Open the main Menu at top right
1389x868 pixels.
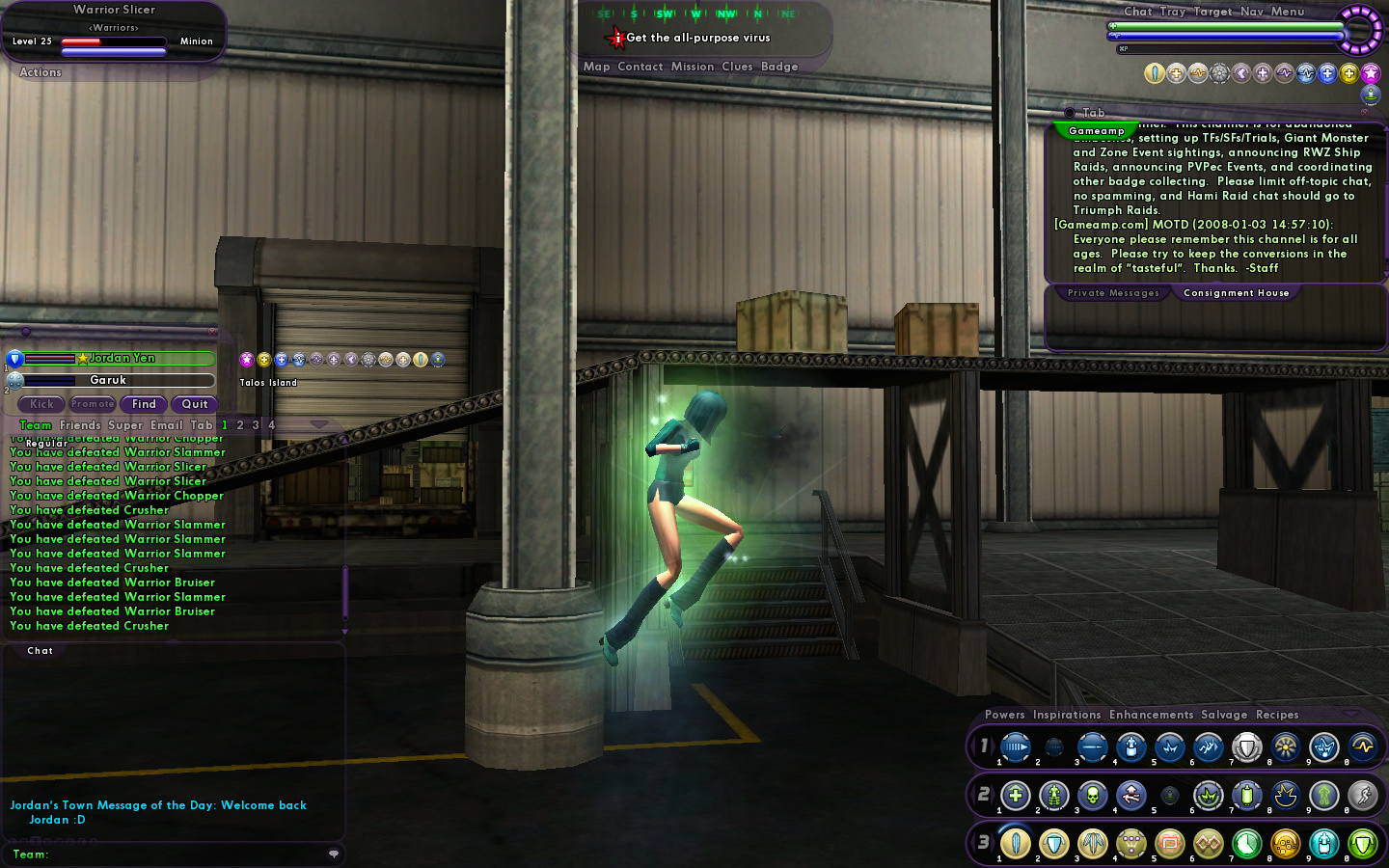click(x=1287, y=12)
